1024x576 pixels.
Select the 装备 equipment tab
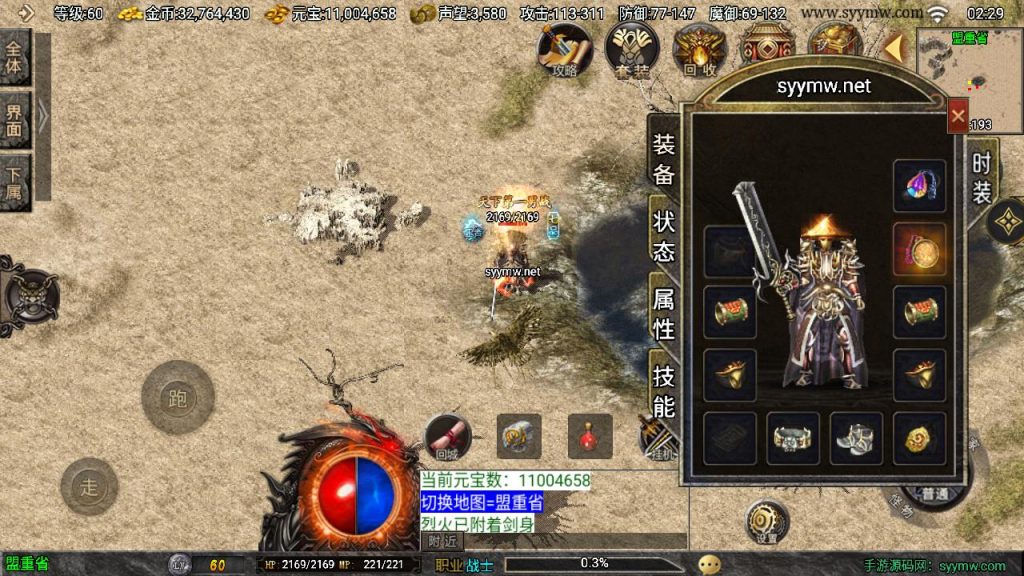[664, 158]
